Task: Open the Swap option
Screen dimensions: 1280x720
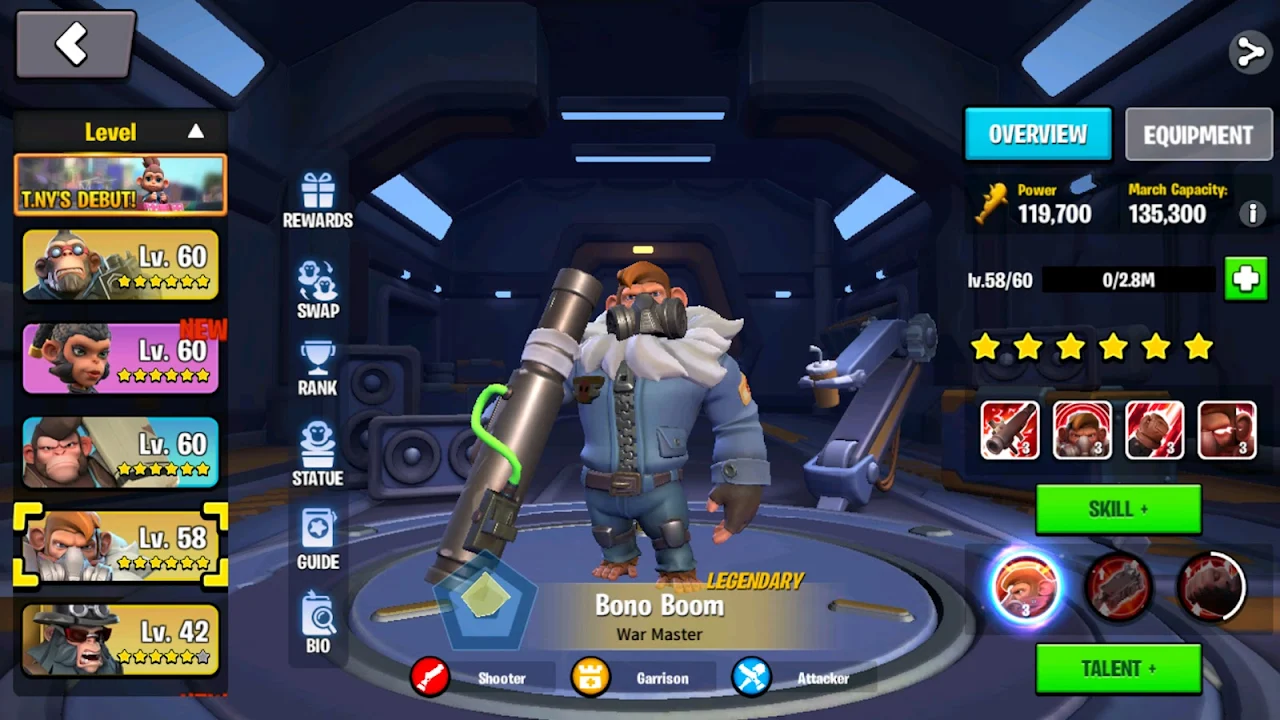Action: (317, 289)
